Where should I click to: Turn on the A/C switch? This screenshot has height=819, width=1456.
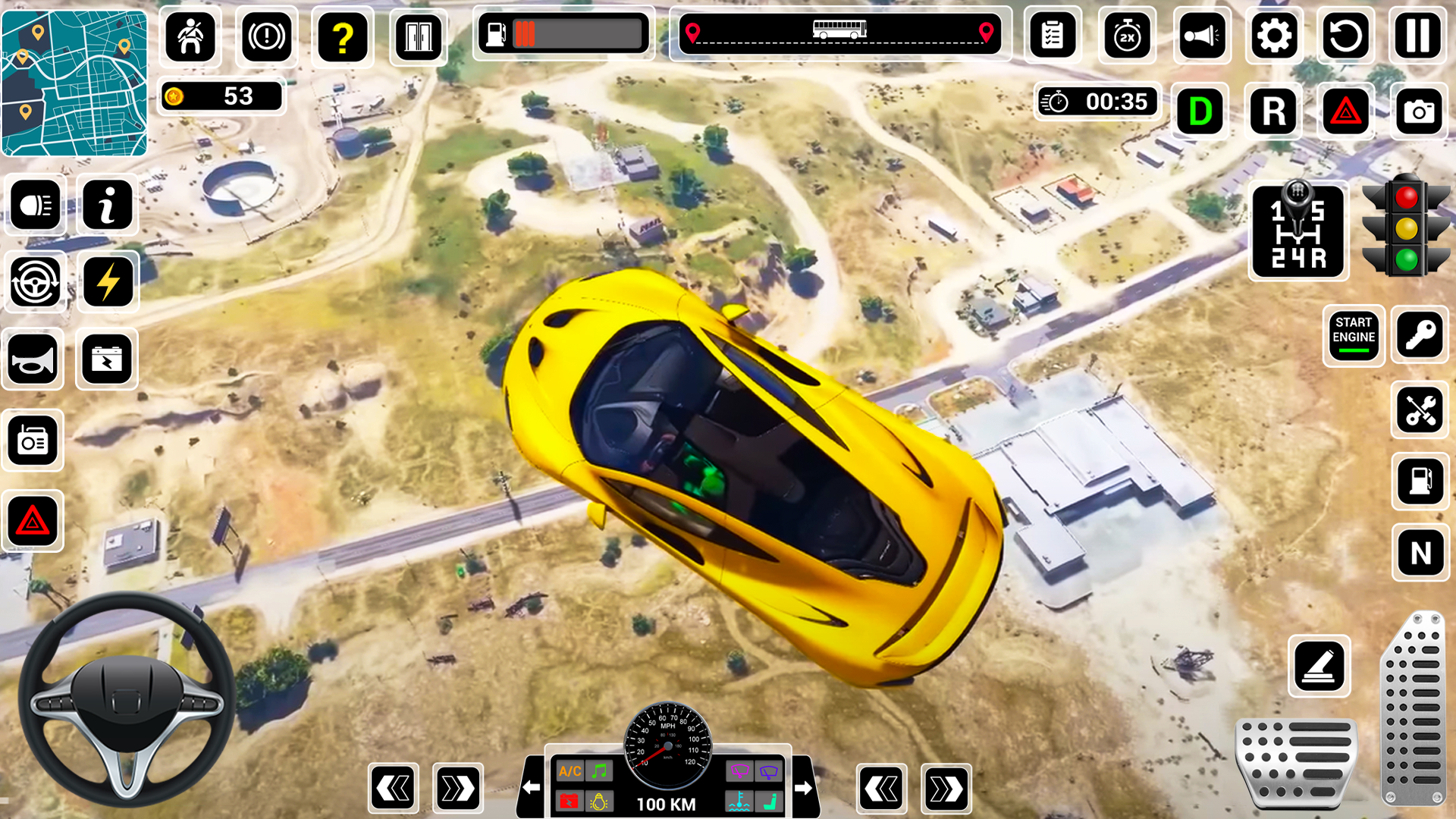point(569,771)
